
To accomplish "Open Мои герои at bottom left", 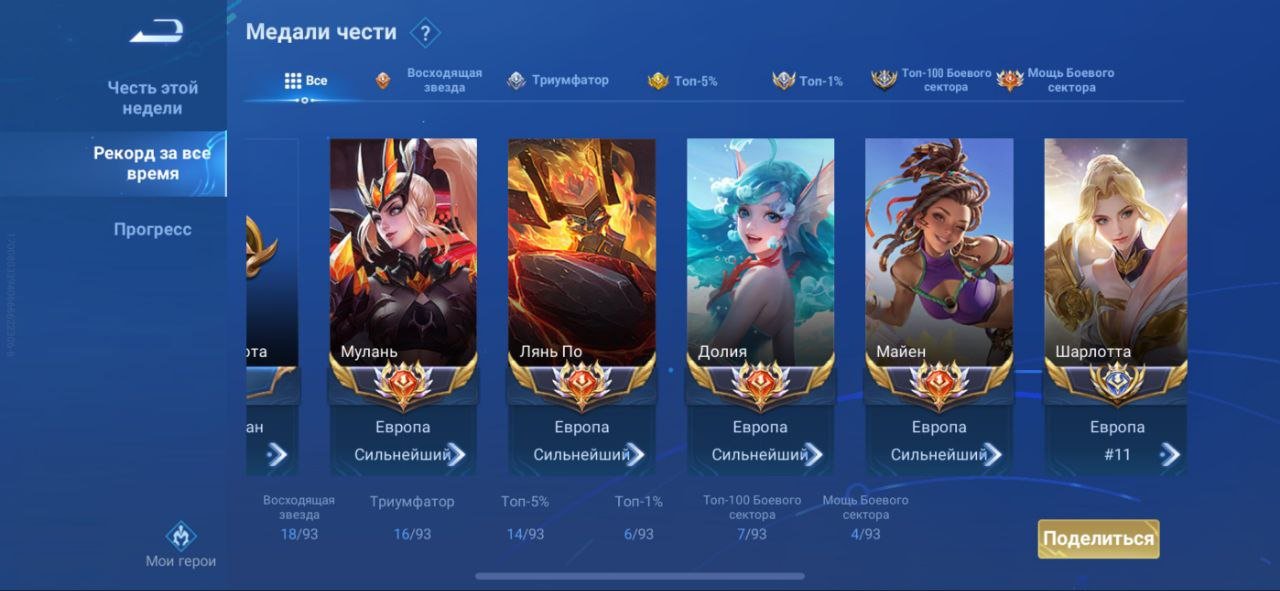I will (180, 546).
